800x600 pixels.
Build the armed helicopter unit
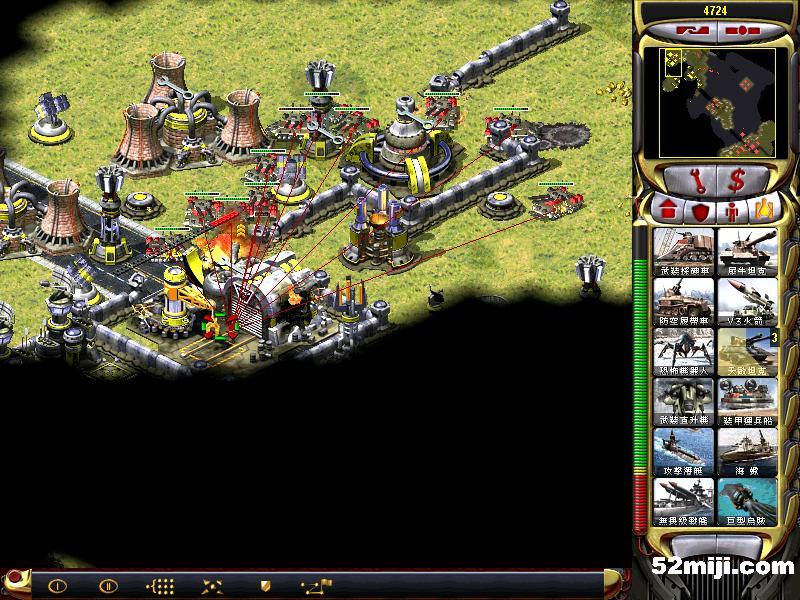[x=683, y=401]
